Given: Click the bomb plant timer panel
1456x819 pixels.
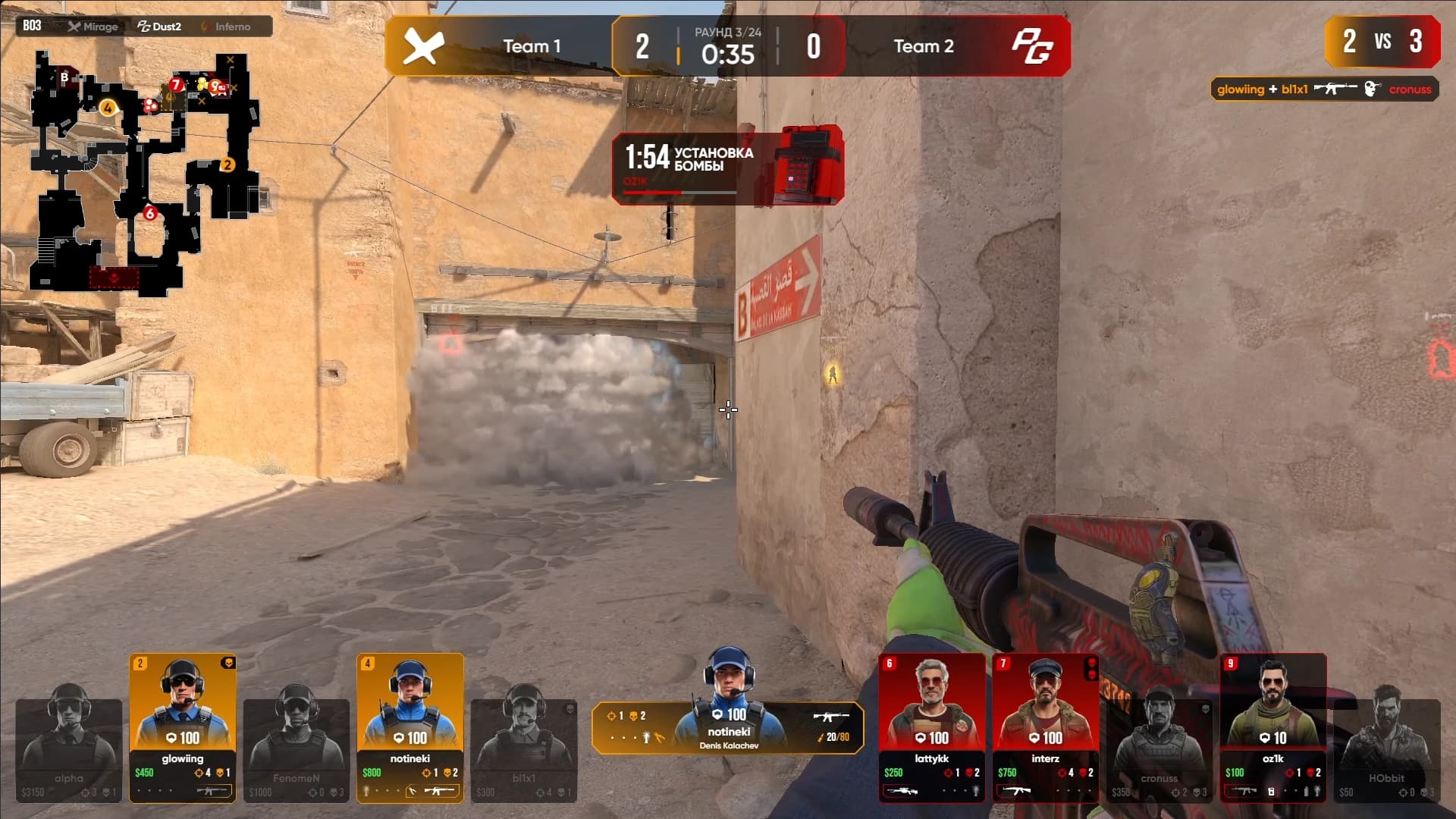Looking at the screenshot, I should pos(727,165).
